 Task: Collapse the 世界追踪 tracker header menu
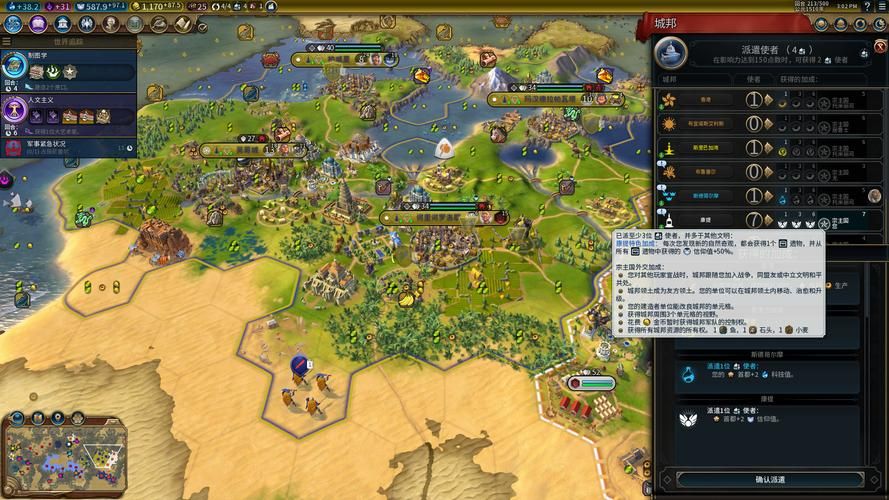(6, 41)
